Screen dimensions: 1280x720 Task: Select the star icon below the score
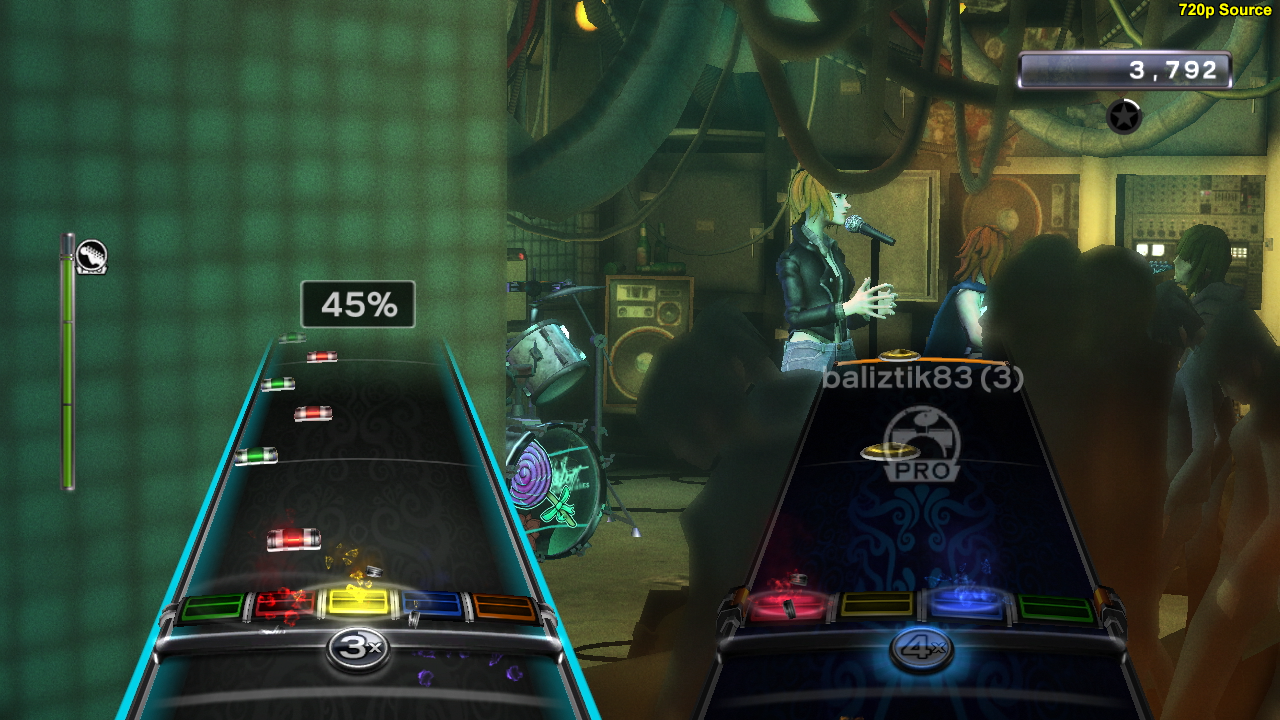click(x=1124, y=117)
